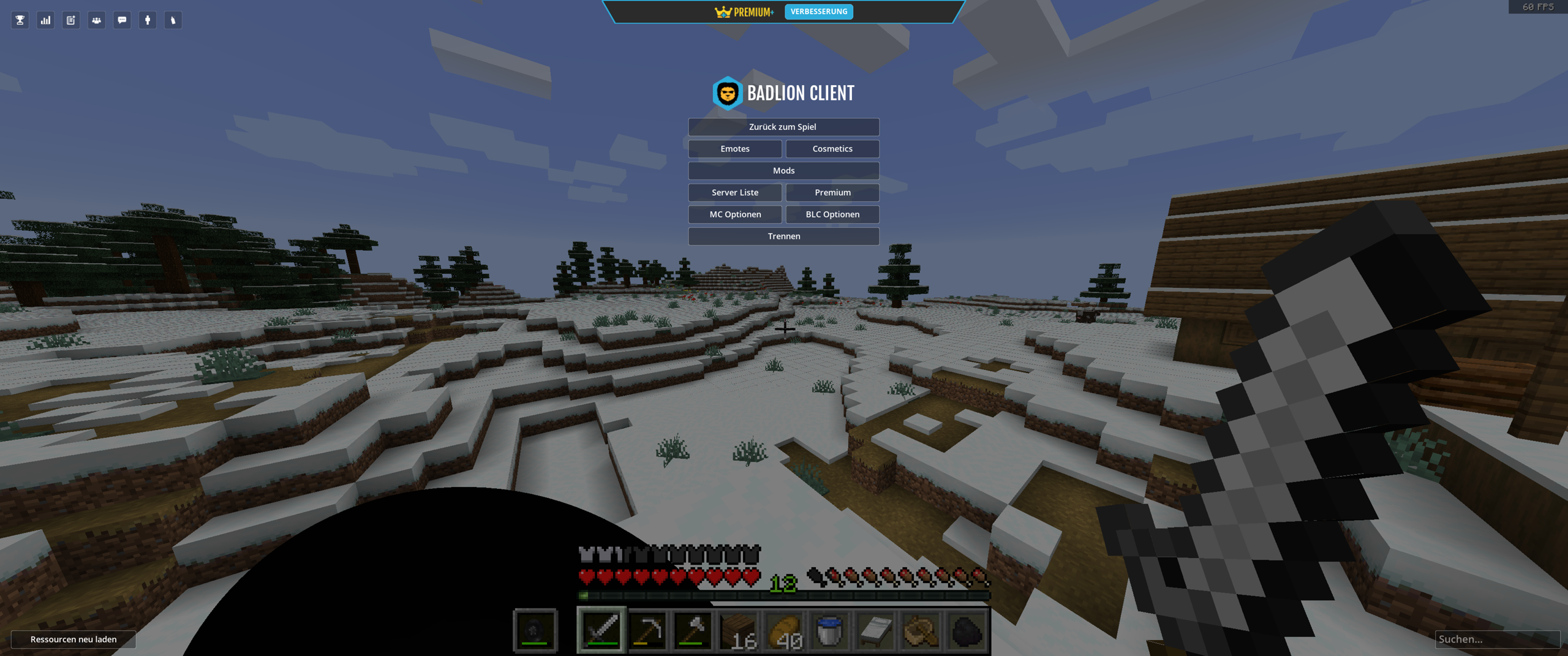Screen dimensions: 1568x656
Task: Open the notes panel icon
Action: pyautogui.click(x=70, y=20)
